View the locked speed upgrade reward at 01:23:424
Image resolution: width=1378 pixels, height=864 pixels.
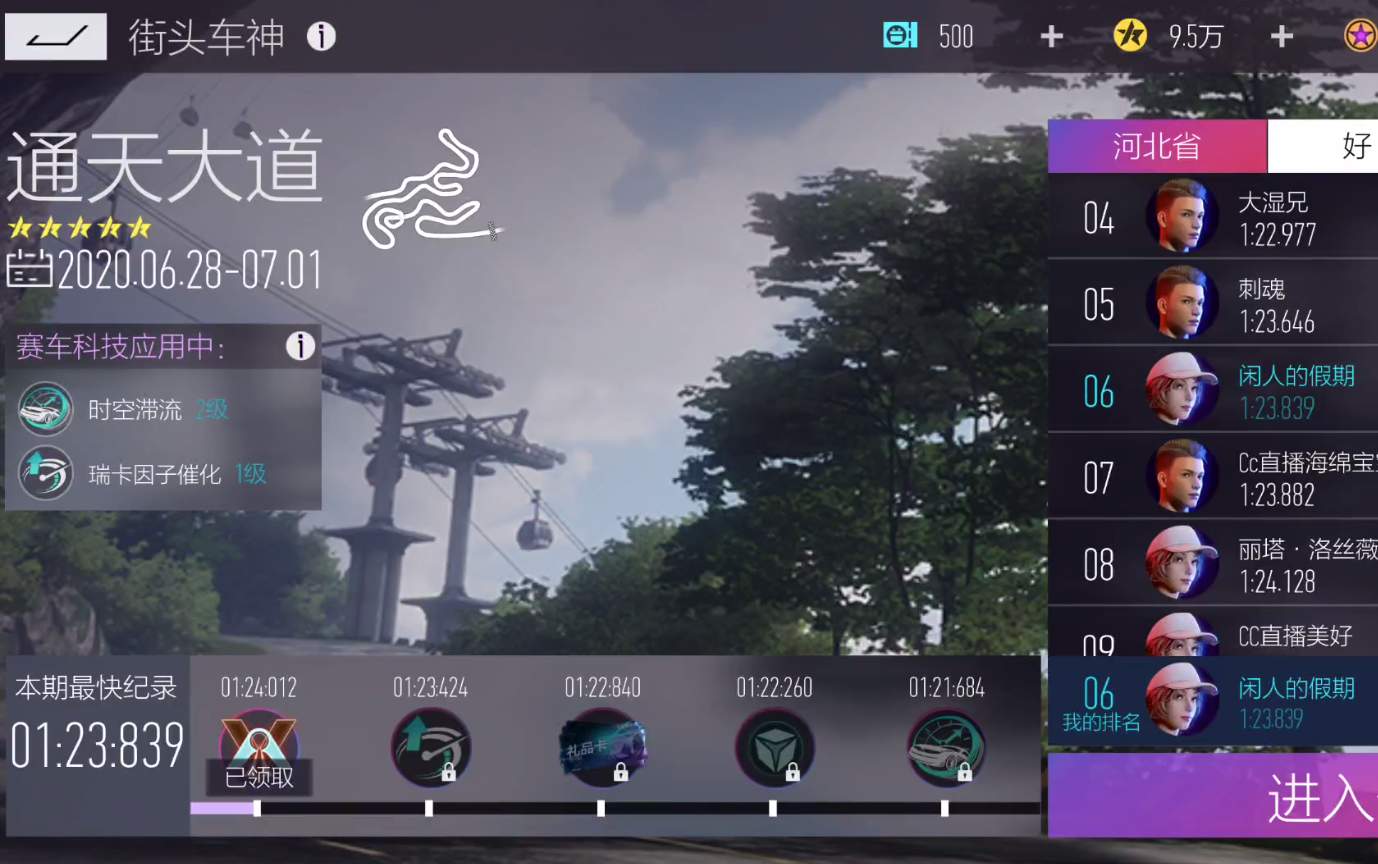430,745
